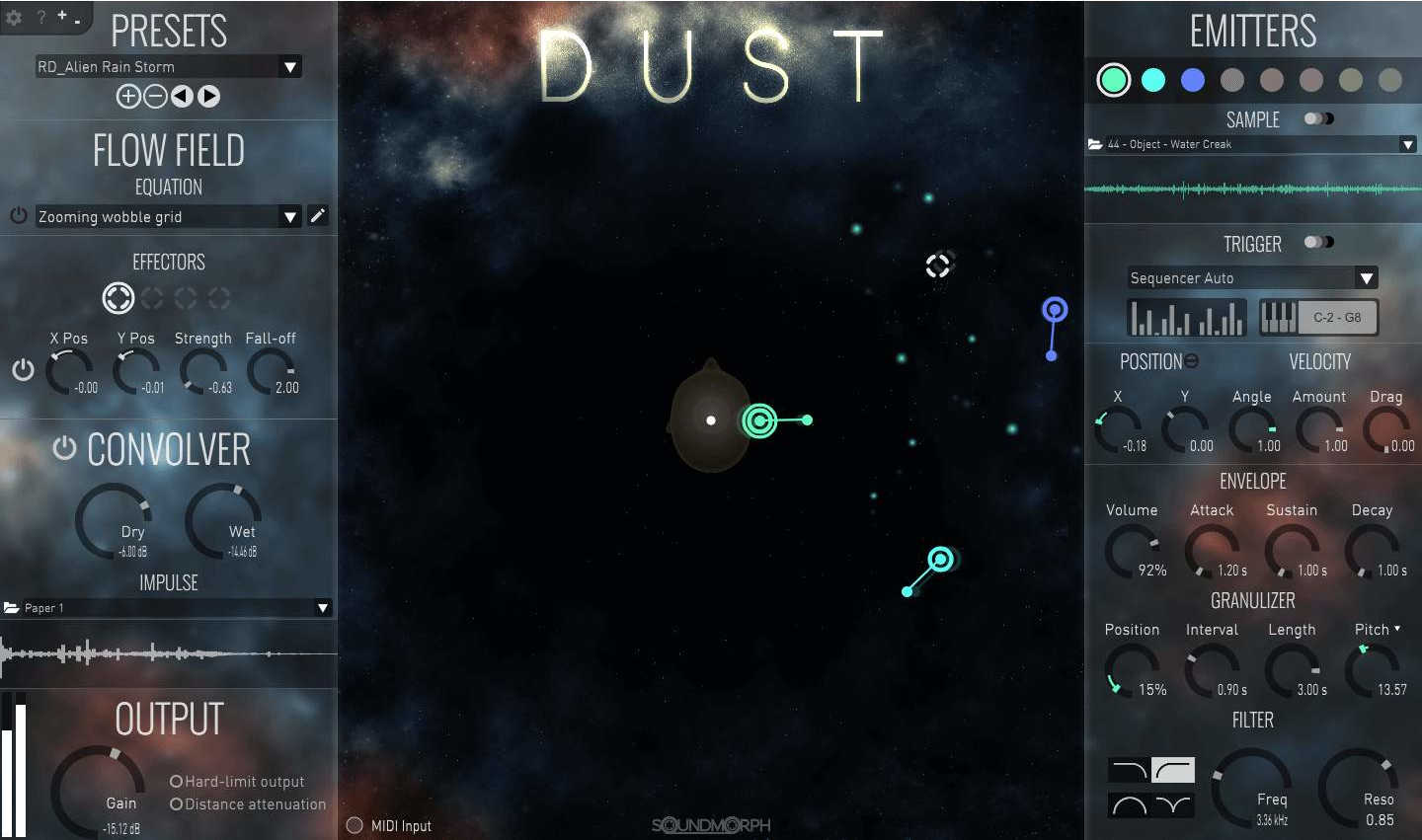The width and height of the screenshot is (1422, 840).
Task: Select the second effector slot icon
Action: point(151,298)
